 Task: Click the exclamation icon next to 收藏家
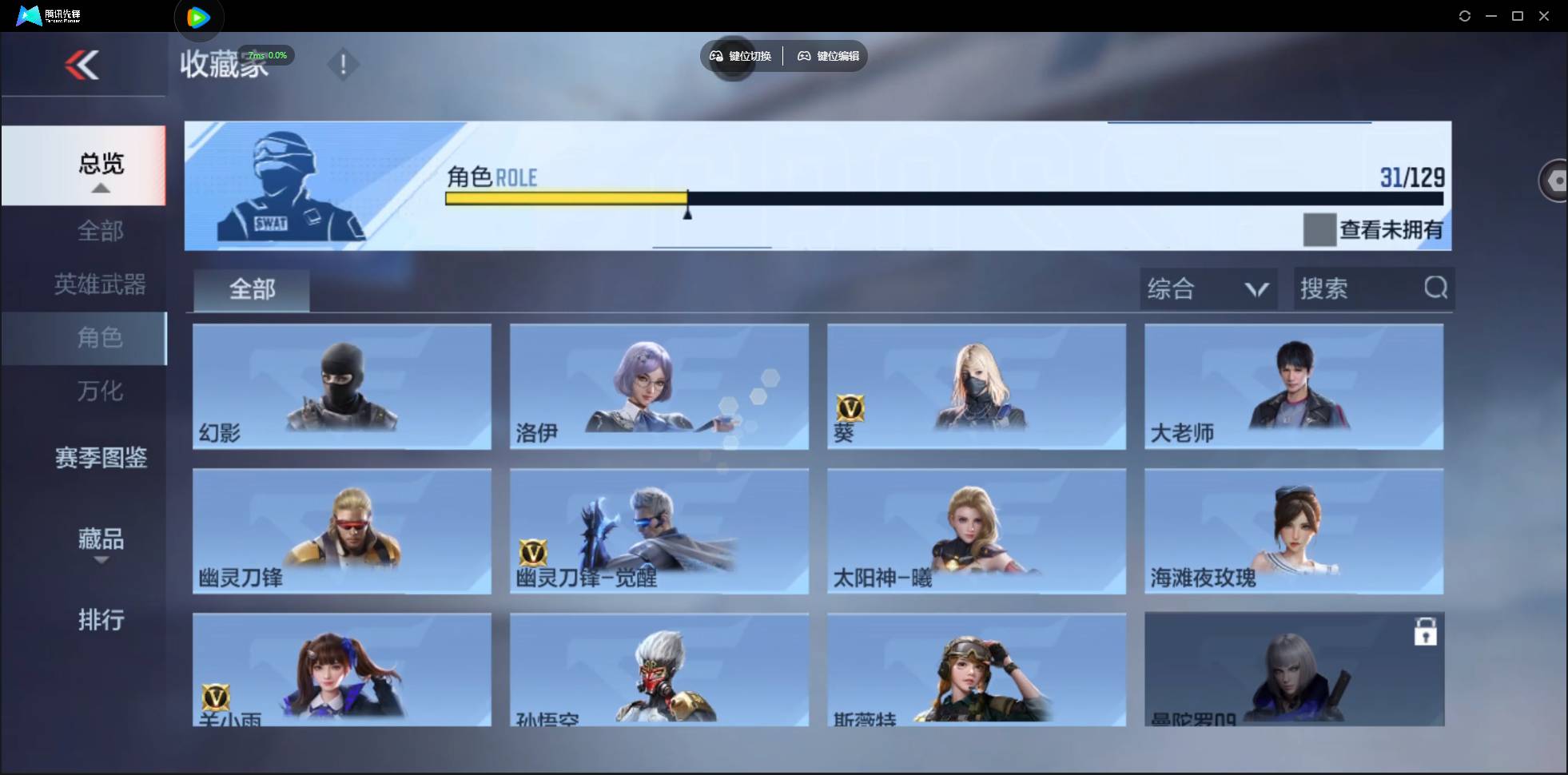[344, 64]
